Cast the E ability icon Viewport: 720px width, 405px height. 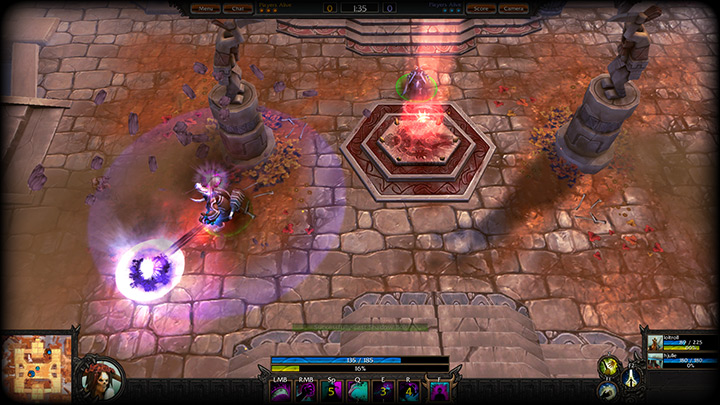[x=383, y=390]
